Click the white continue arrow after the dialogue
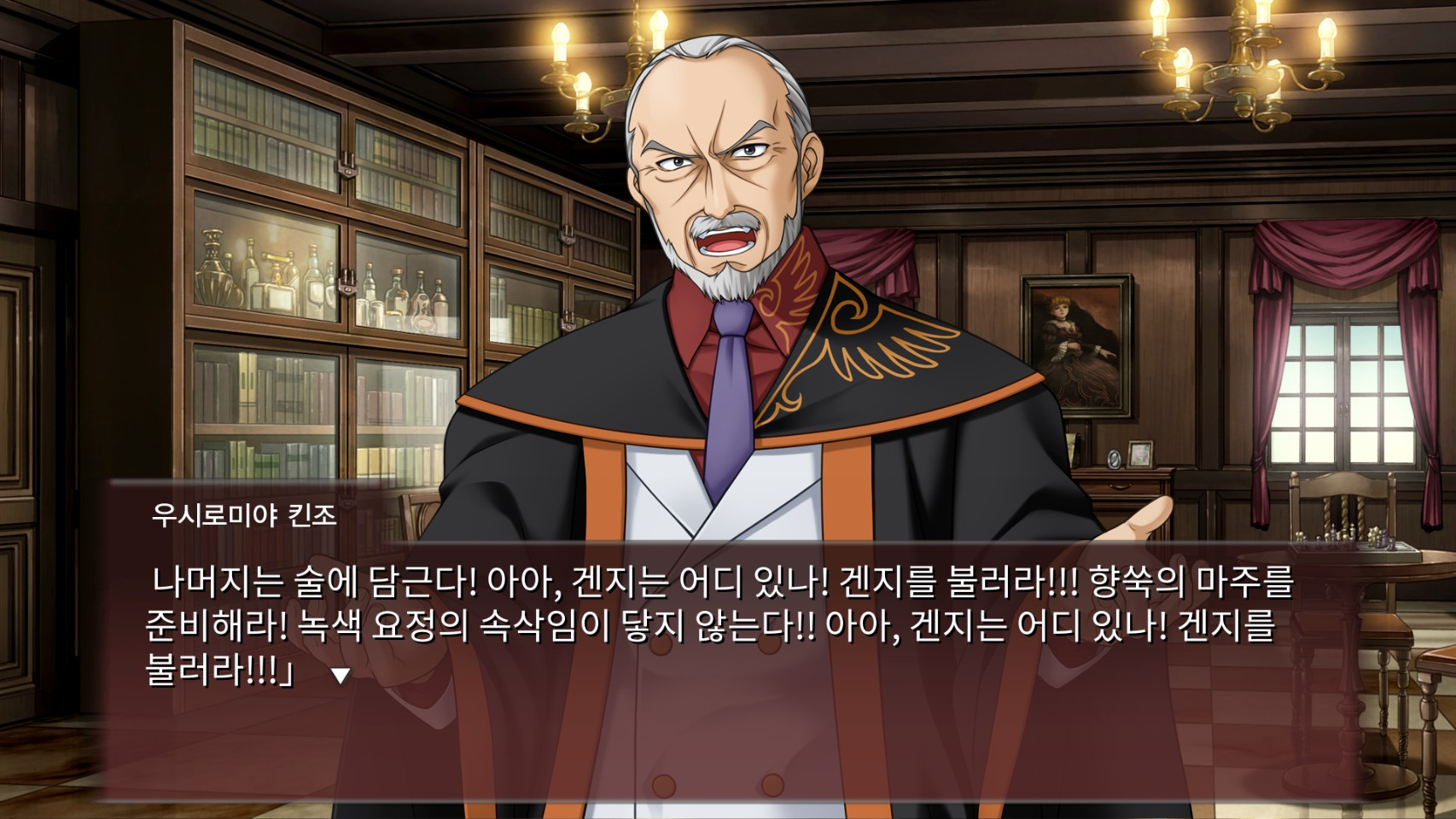Image resolution: width=1456 pixels, height=819 pixels. coord(341,676)
